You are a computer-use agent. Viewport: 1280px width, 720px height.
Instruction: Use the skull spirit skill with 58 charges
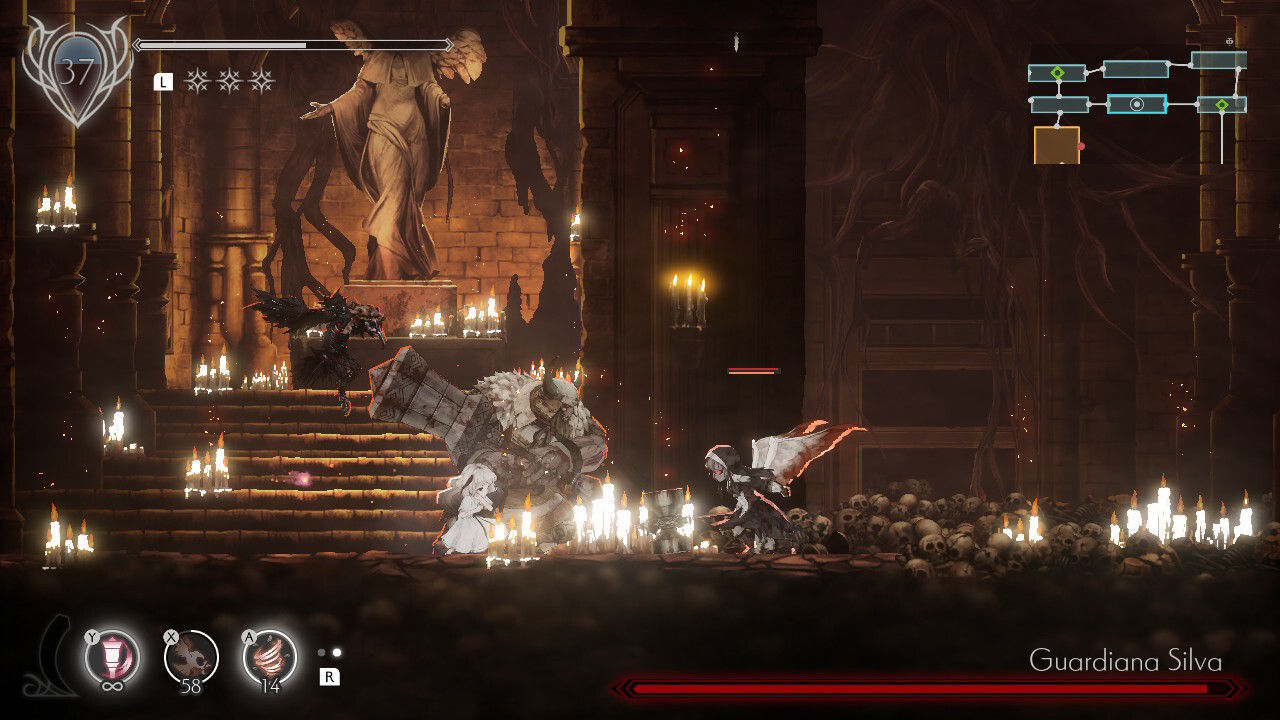pos(190,657)
